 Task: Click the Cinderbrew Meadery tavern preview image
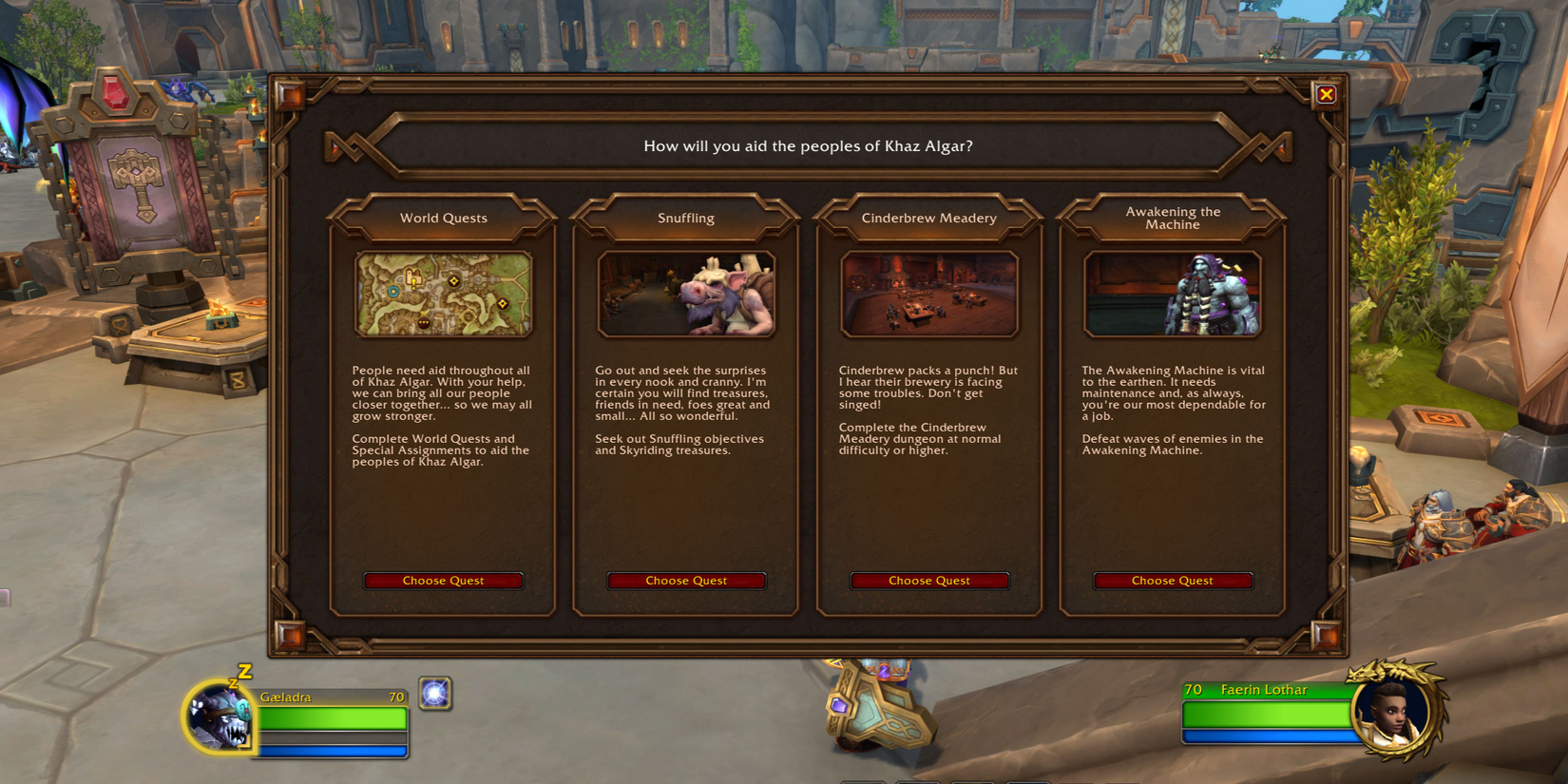pos(929,293)
